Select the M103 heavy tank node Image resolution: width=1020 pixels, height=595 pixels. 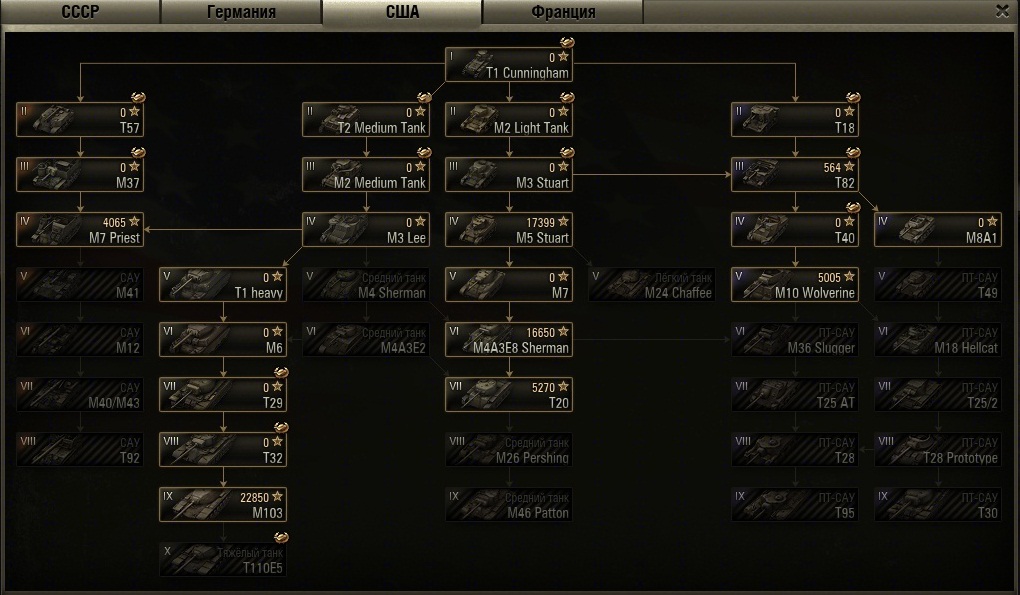click(x=223, y=505)
